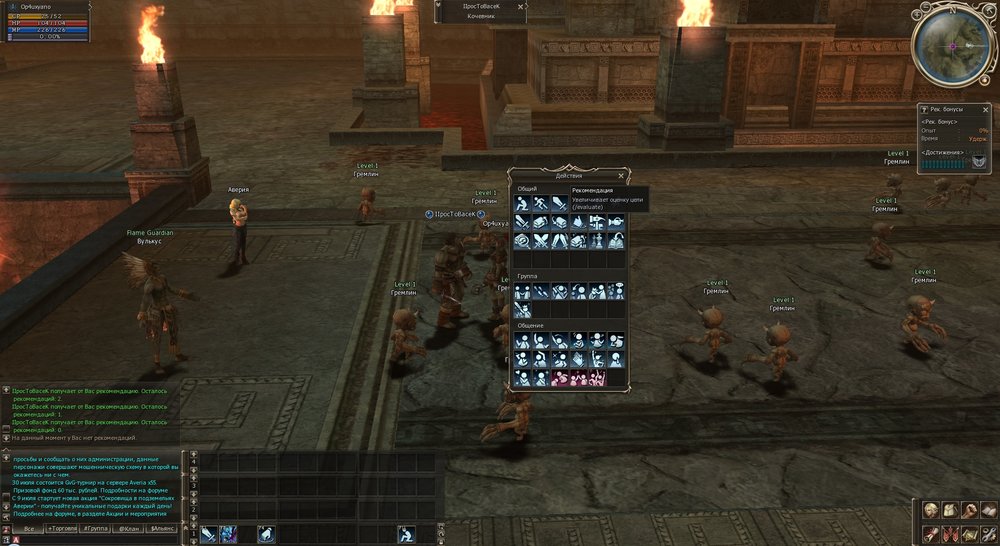Screen dimensions: 1000x546
Task: Use the sword attack hotbar skill
Action: click(x=208, y=535)
